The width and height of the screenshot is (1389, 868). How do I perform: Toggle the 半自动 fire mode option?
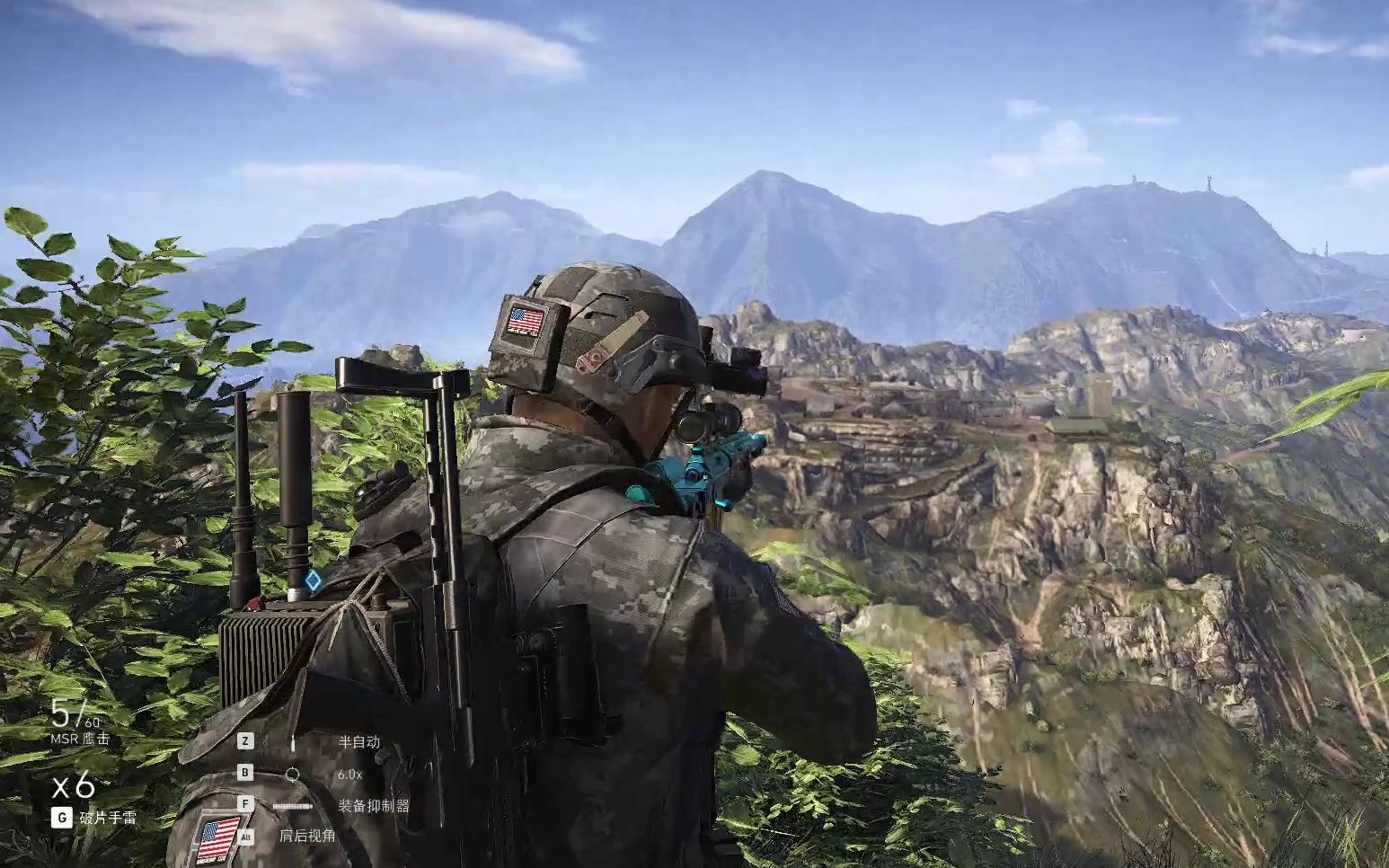pyautogui.click(x=358, y=742)
